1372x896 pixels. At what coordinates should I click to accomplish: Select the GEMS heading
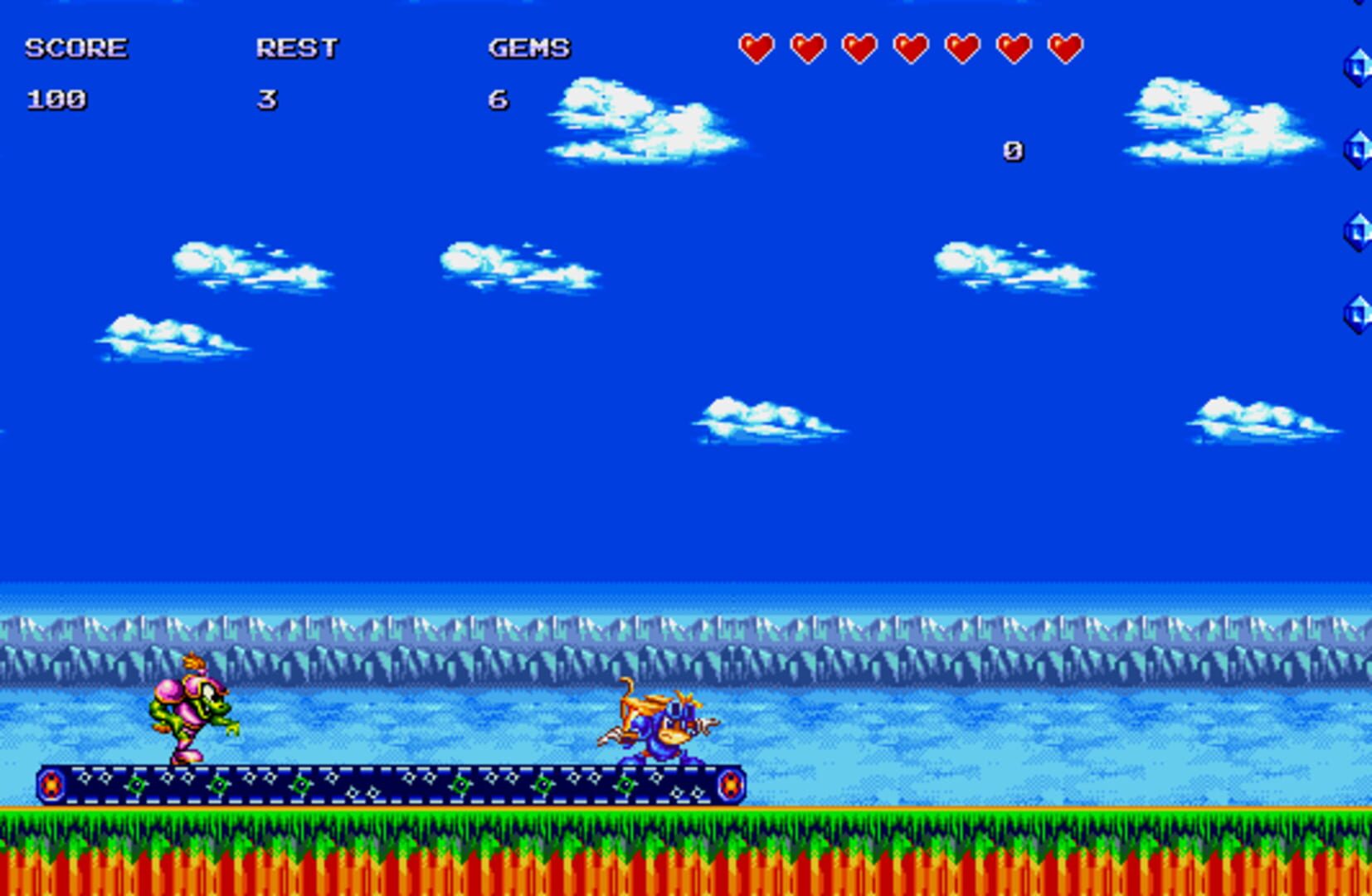tap(528, 48)
